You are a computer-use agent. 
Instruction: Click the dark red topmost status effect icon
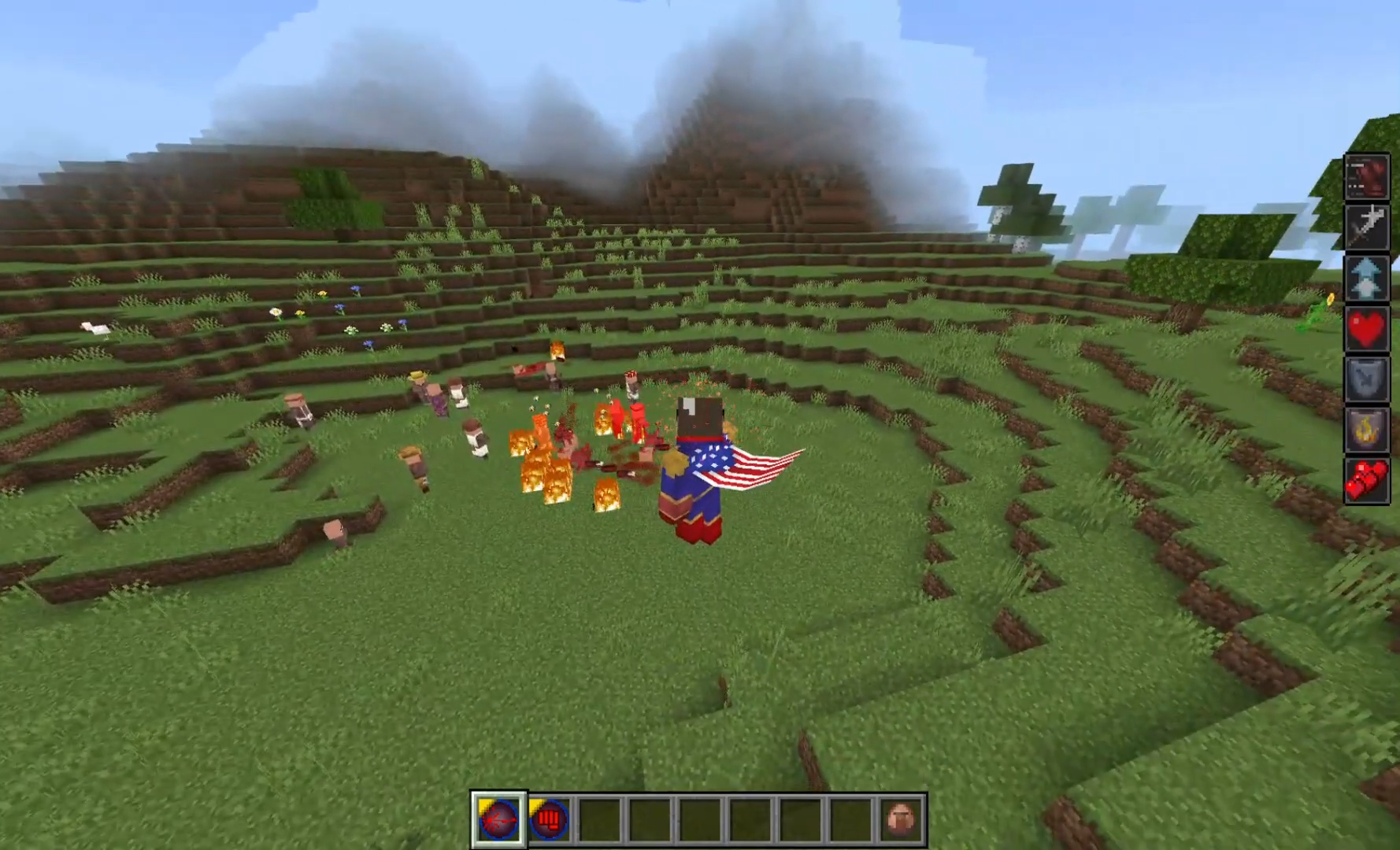1366,176
